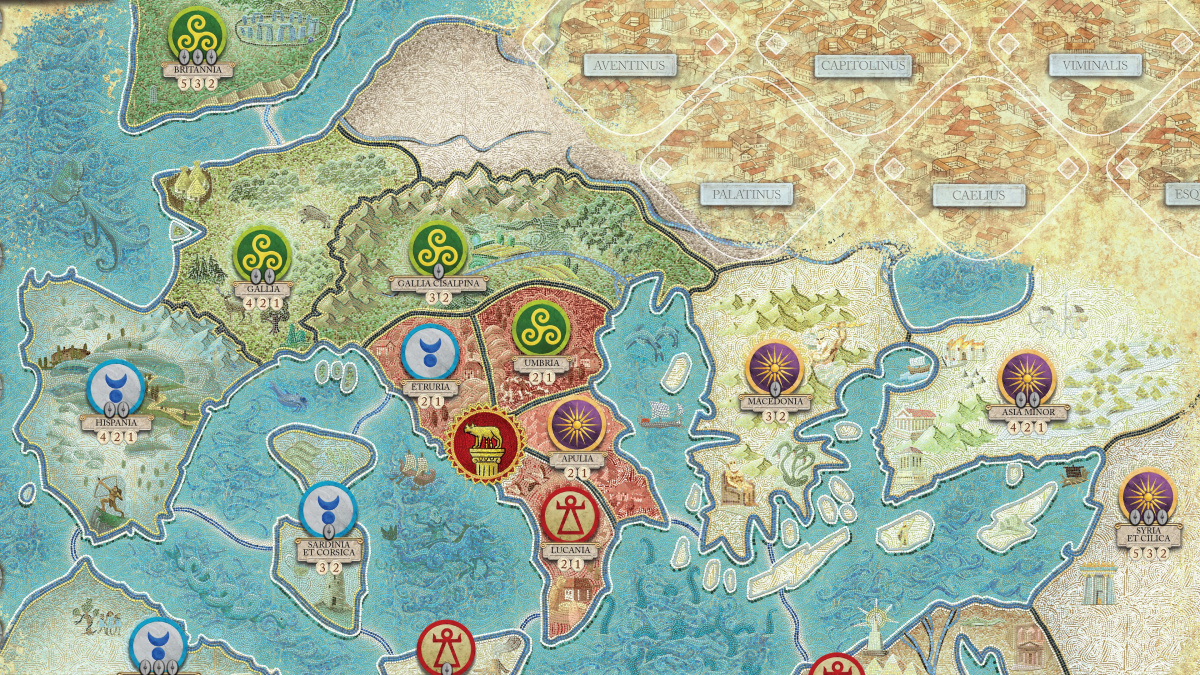Choose the Umbria province token
This screenshot has height=675, width=1200.
point(541,328)
